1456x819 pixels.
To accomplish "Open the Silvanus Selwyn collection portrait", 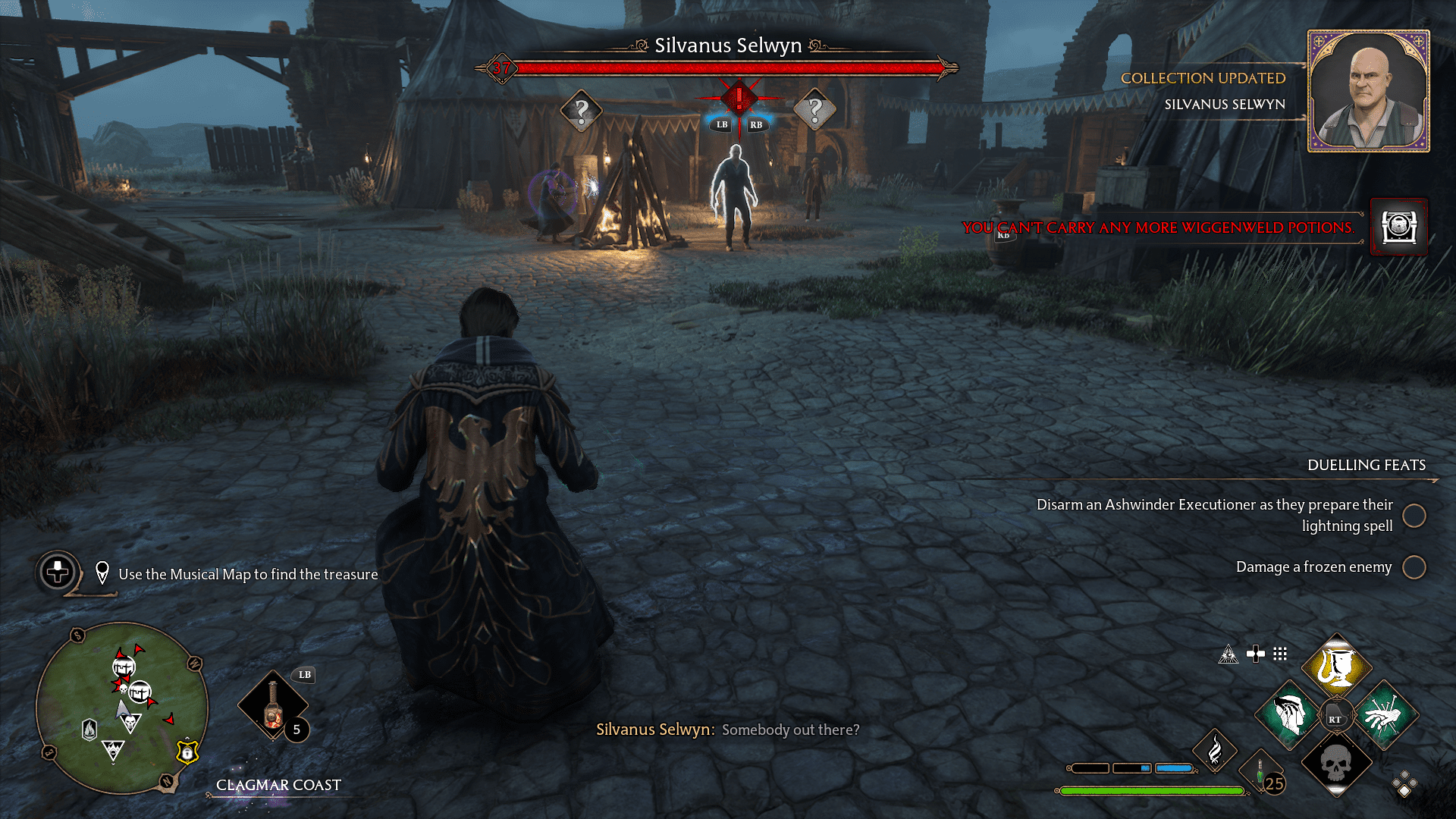I will click(1368, 91).
